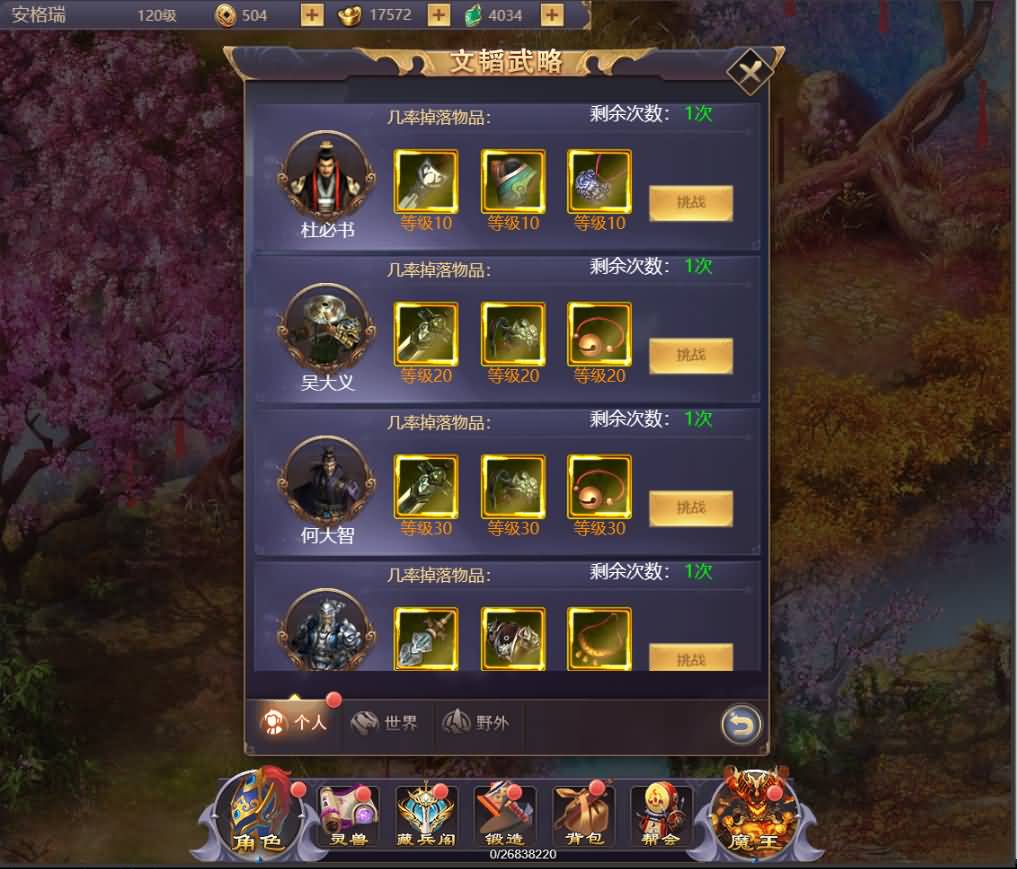The image size is (1017, 869).
Task: Open the 背包 backpack
Action: coord(582,817)
